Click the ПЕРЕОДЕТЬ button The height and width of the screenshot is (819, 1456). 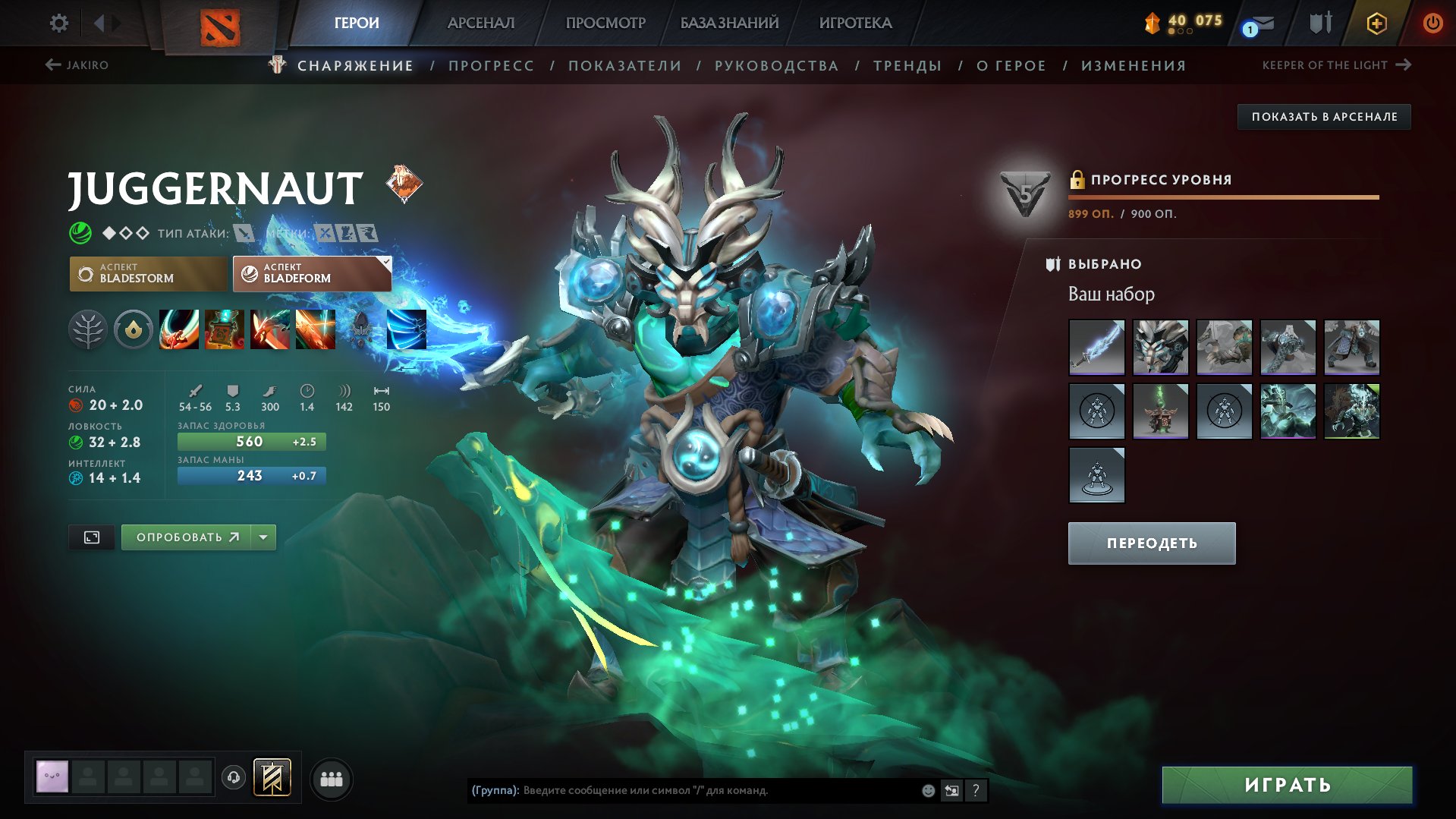1151,543
